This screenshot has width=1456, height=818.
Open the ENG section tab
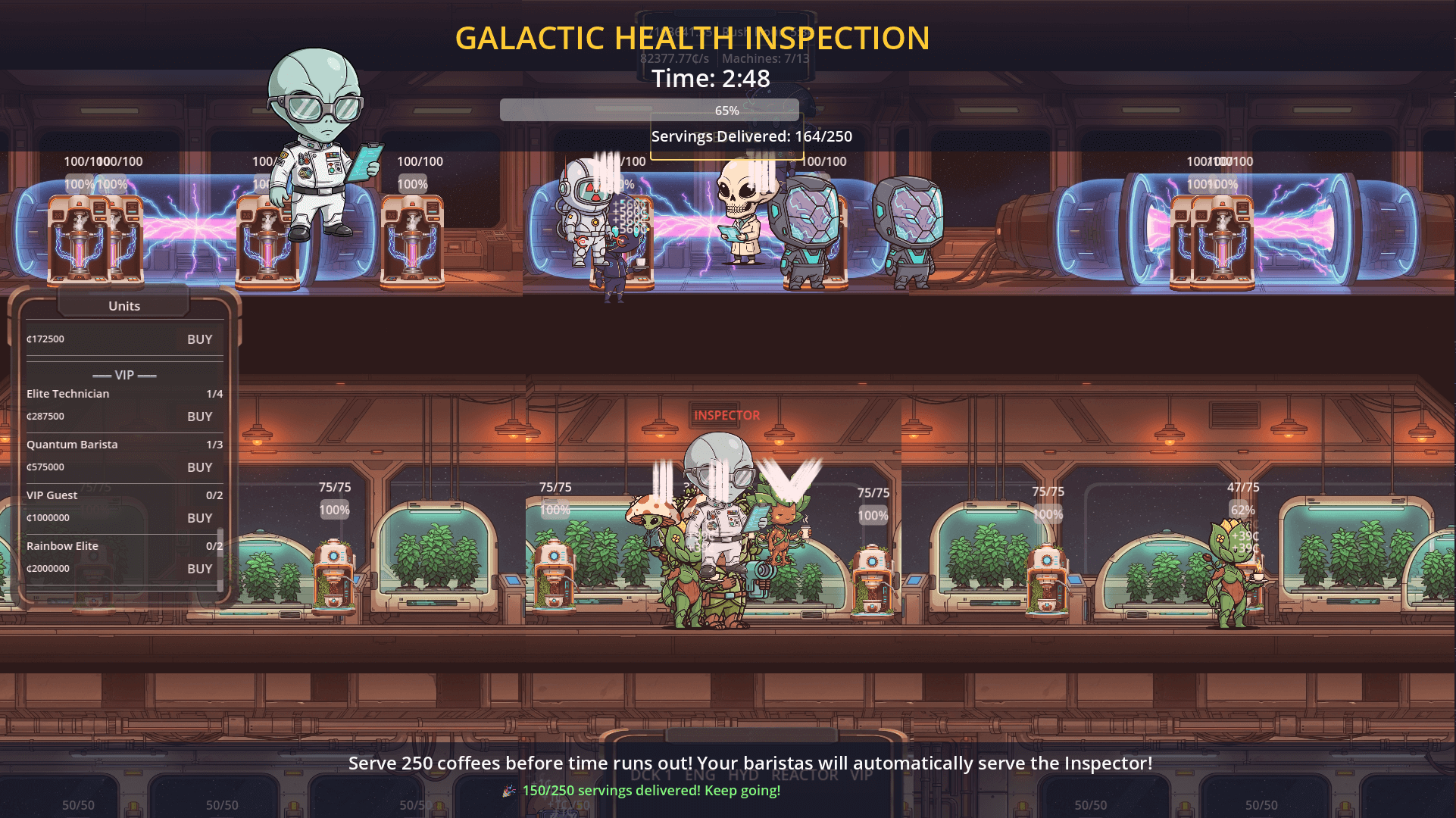point(701,776)
